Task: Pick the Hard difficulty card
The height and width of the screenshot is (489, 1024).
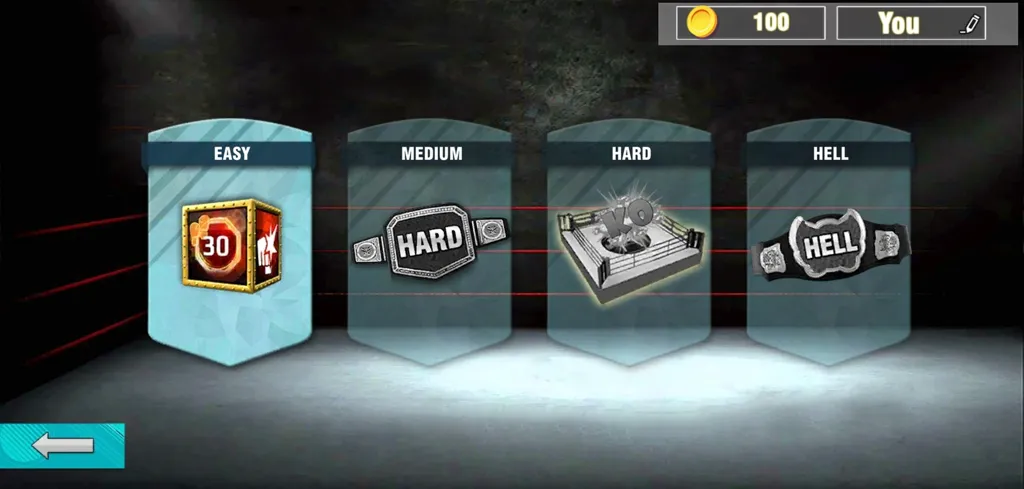Action: click(x=630, y=245)
